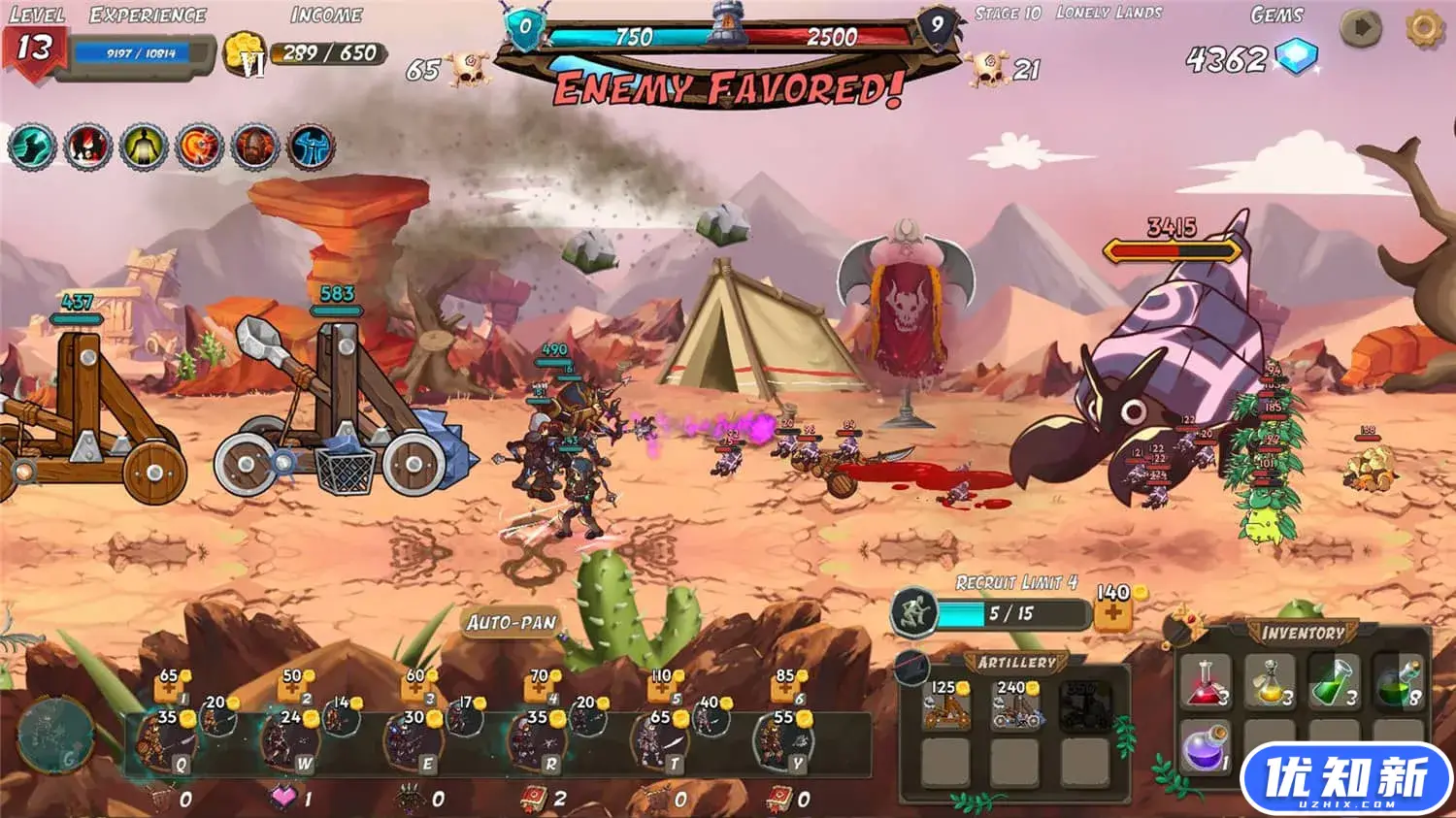
Task: Activate the teal dashing figure ability
Action: point(32,147)
